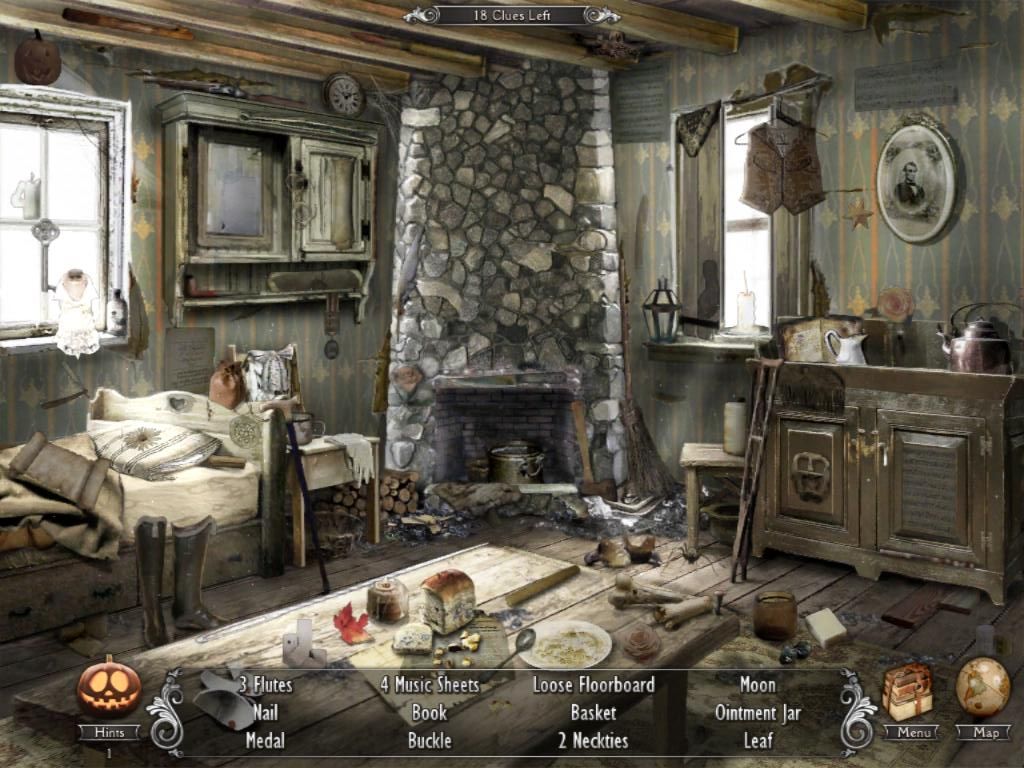
Task: Select the "Basket" clue word
Action: (x=593, y=713)
